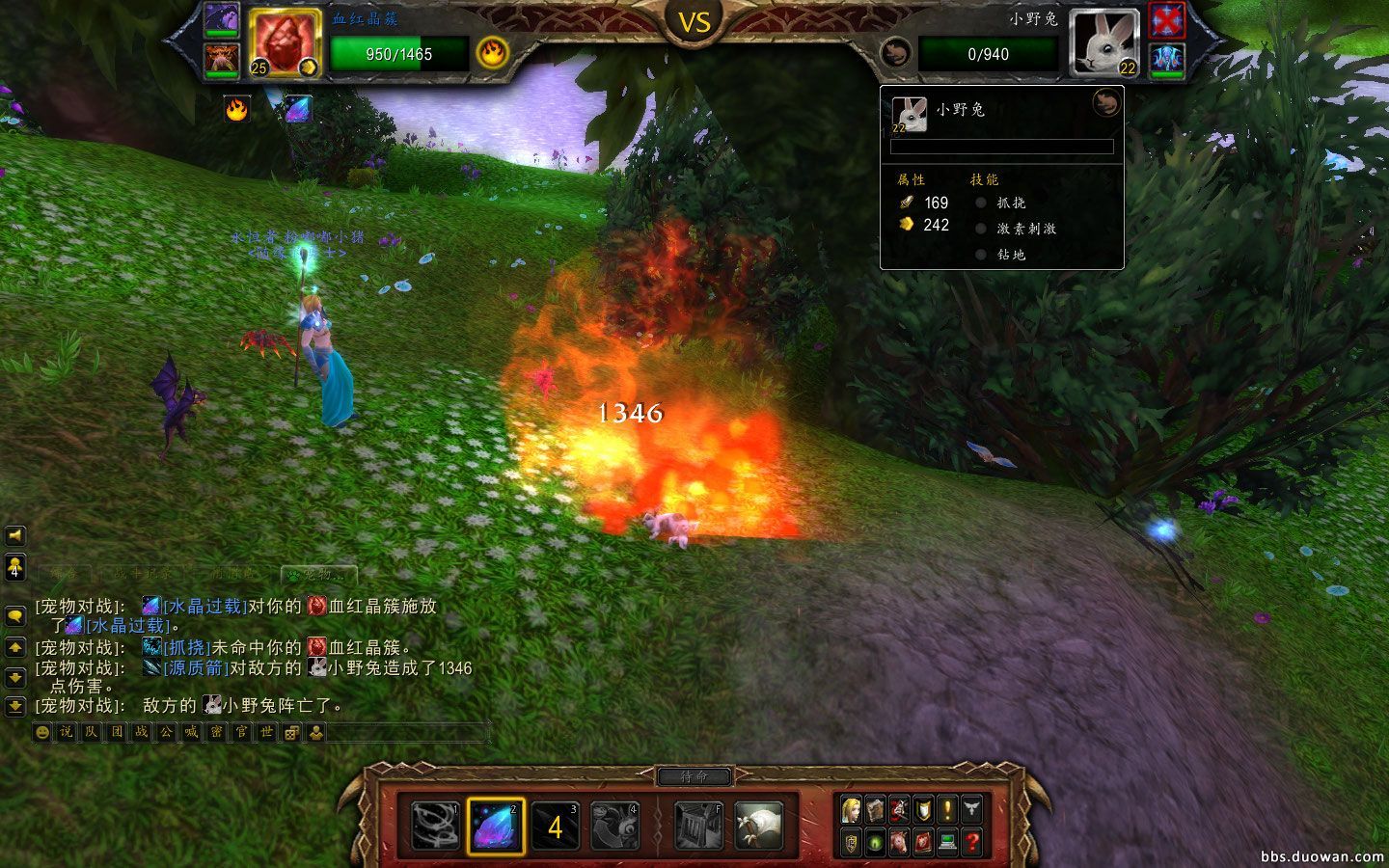Use the first pet ability with swirl icon

(x=436, y=827)
